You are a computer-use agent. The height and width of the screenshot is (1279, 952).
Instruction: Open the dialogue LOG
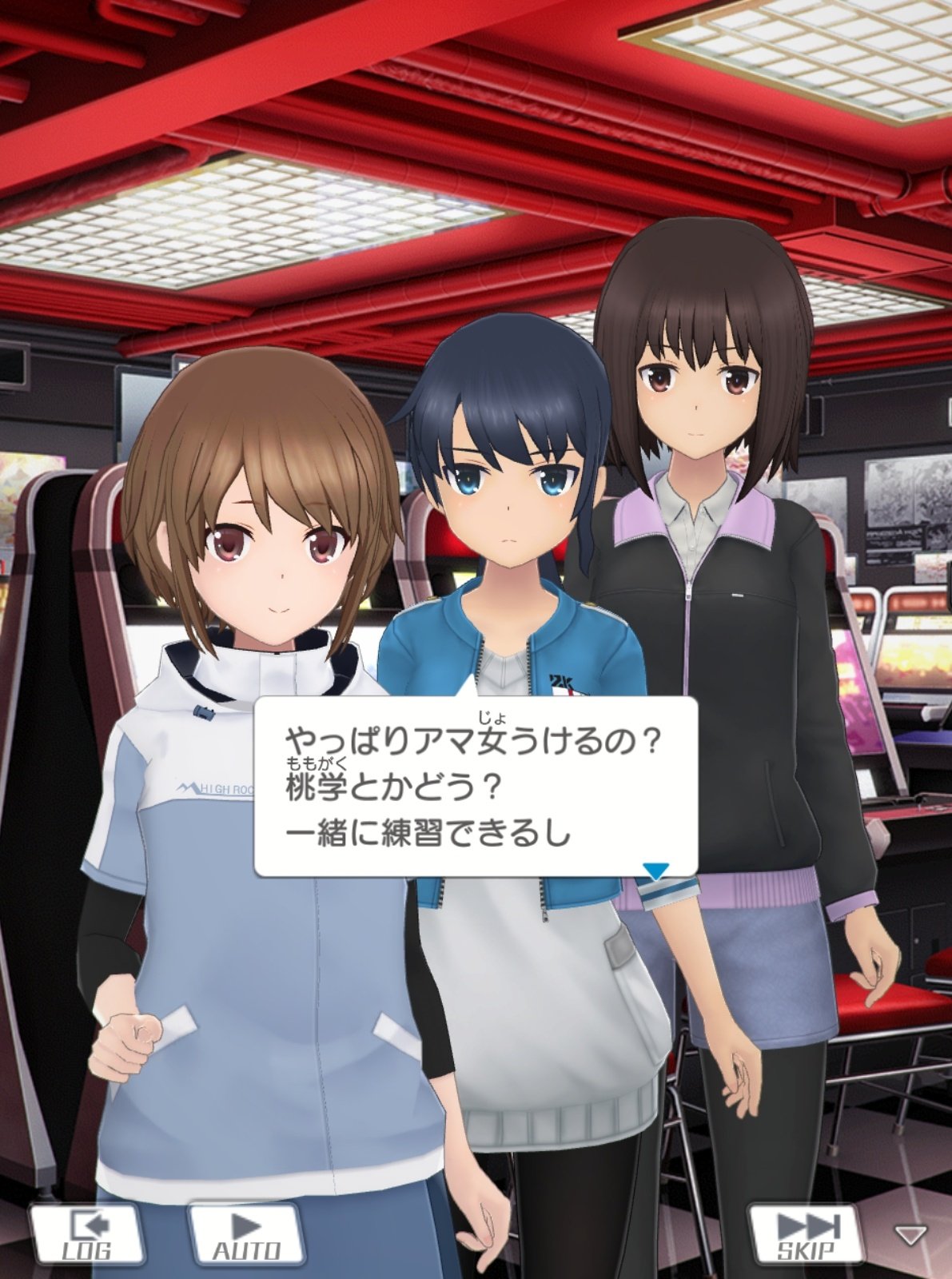tap(86, 1233)
